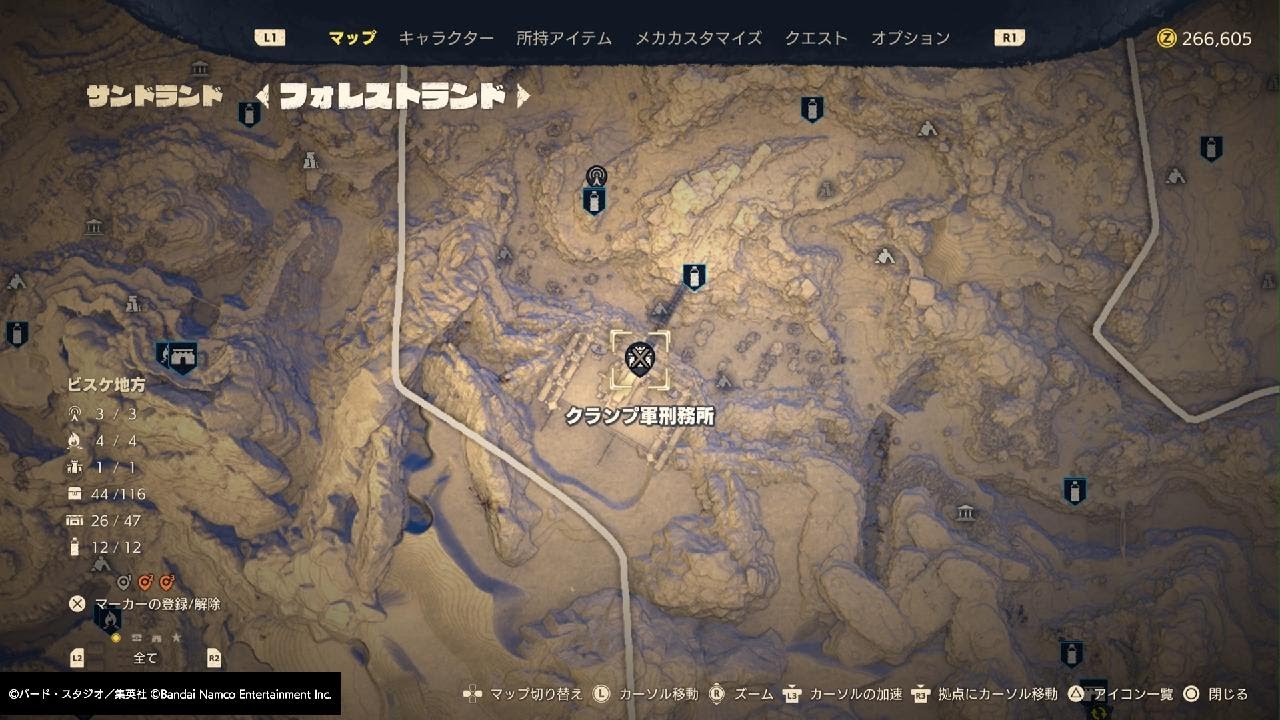Click the treasure chest counter icon showing 44/116

74,493
